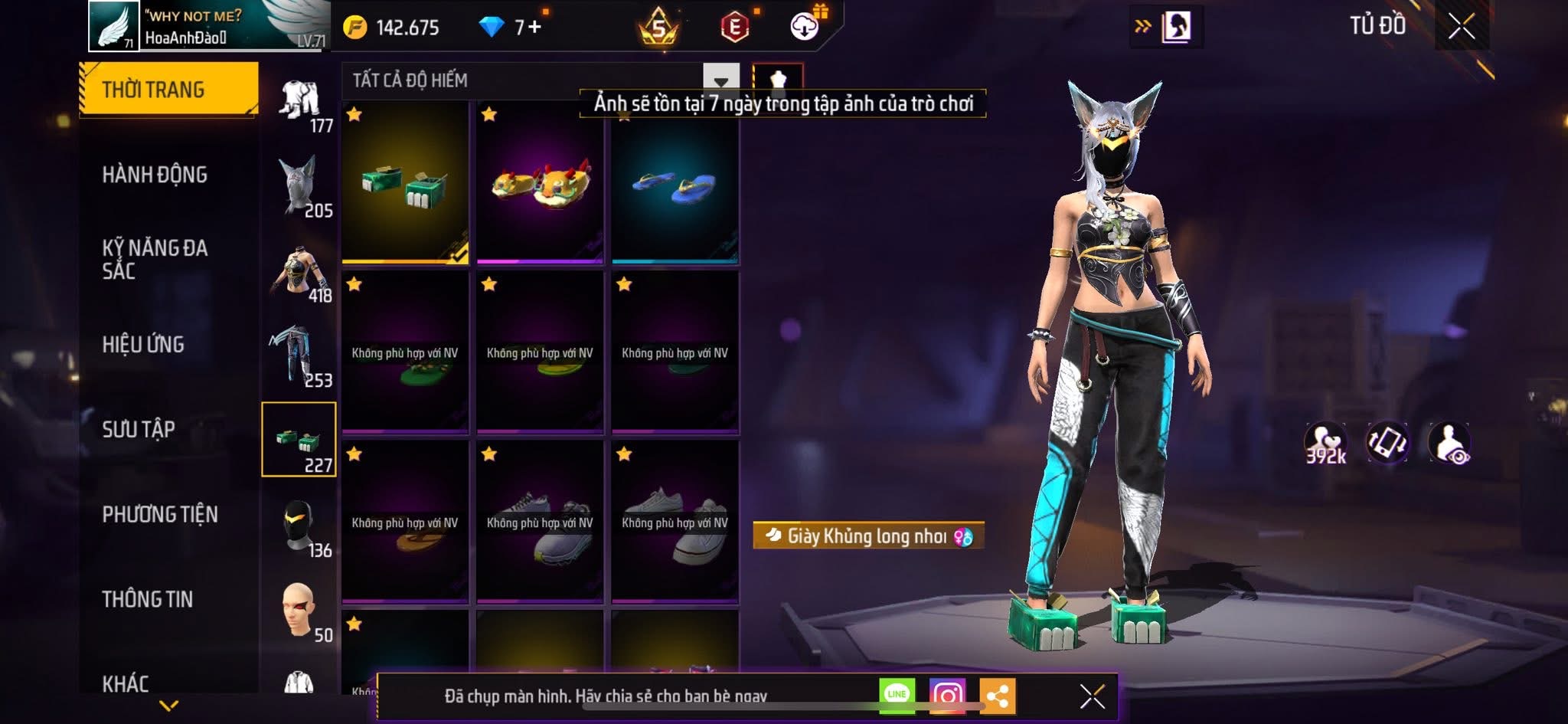The width and height of the screenshot is (1568, 724).
Task: Show the shoes category with 227 items
Action: point(299,440)
